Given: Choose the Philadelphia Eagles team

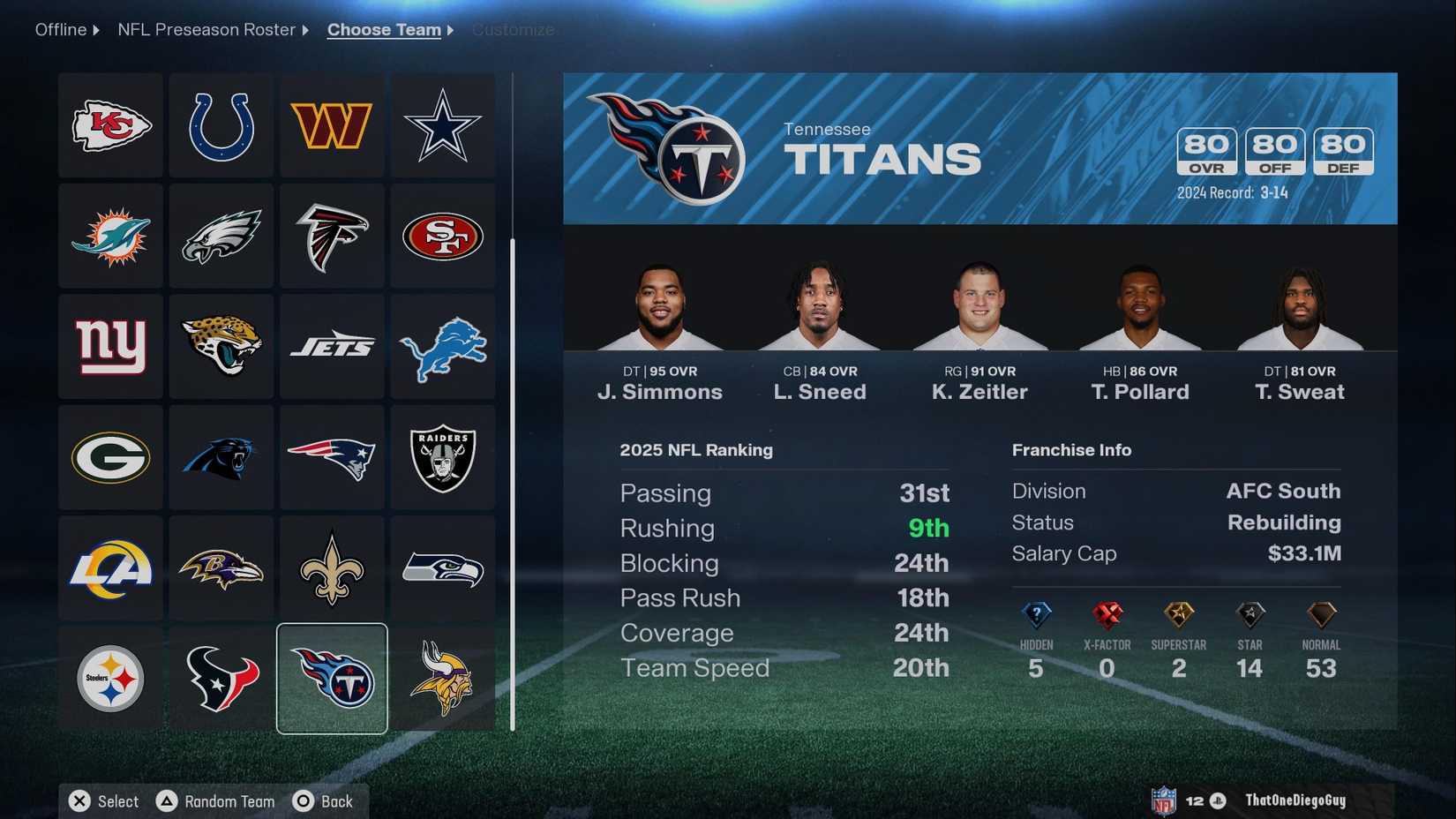Looking at the screenshot, I should (221, 236).
